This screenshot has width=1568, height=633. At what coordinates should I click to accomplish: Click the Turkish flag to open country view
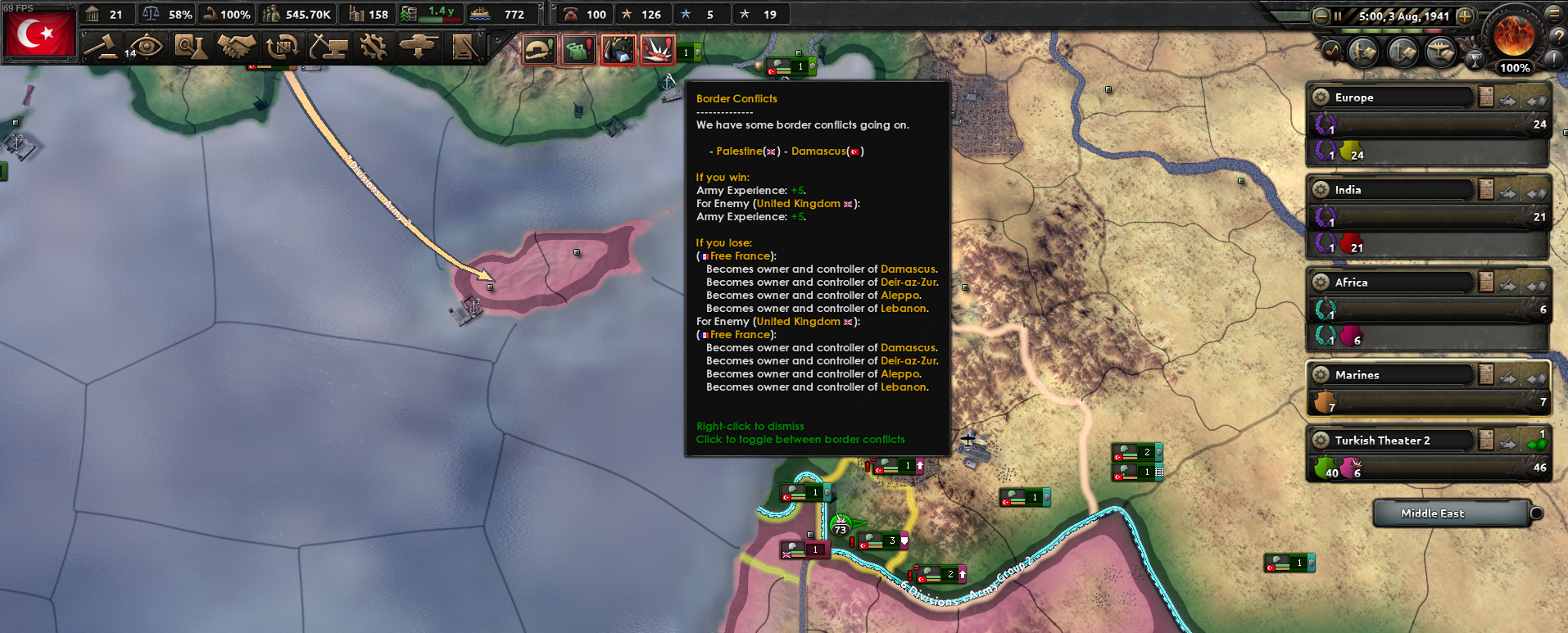[x=39, y=33]
